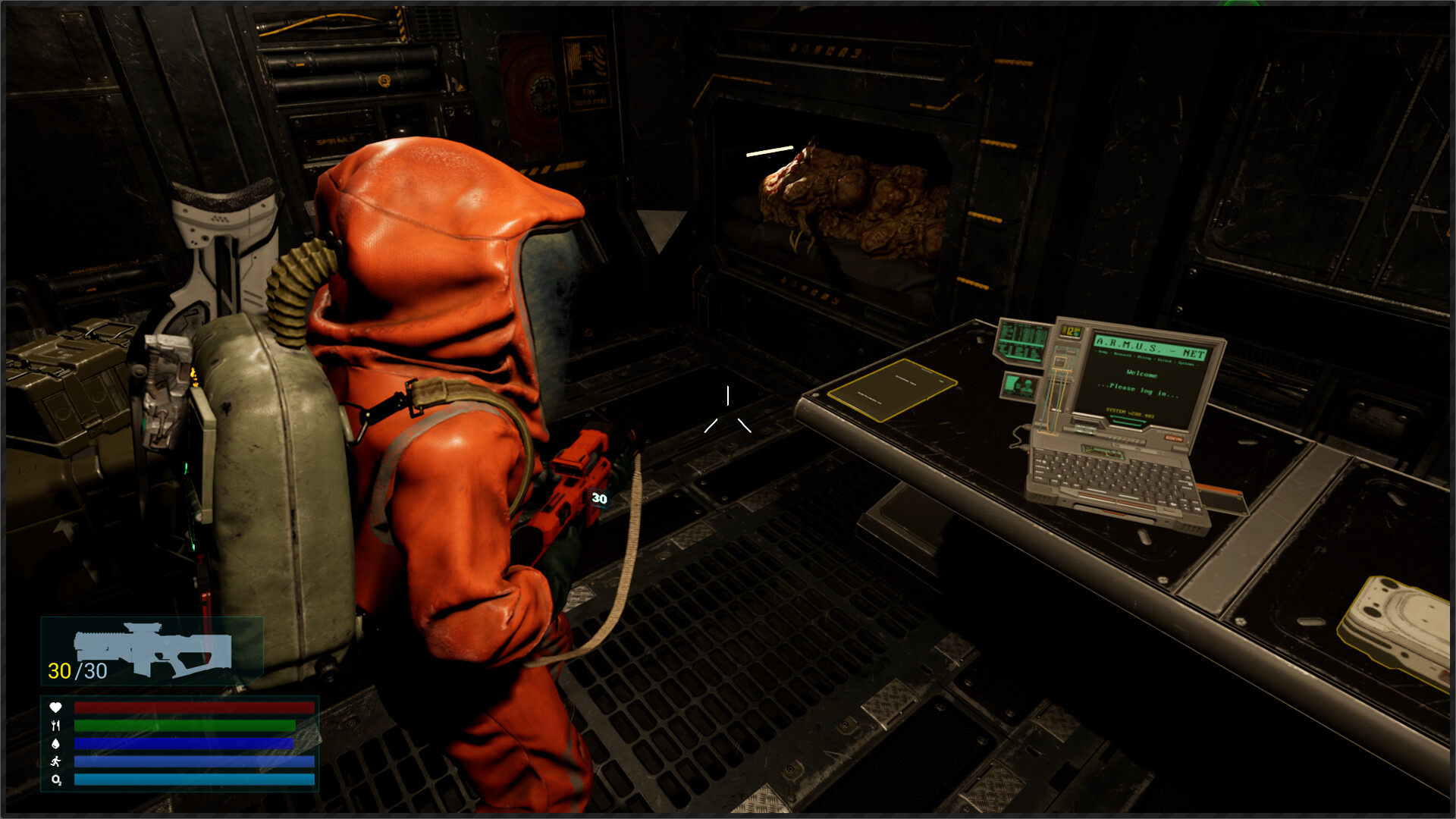Image resolution: width=1456 pixels, height=819 pixels.
Task: Expand the Mining menu on the laptop screen
Action: coord(1145,358)
